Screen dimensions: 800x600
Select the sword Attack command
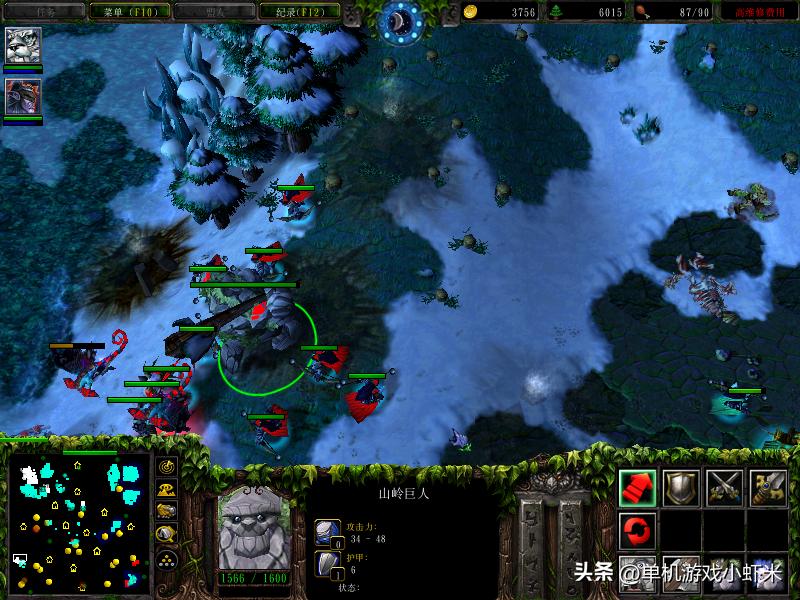769,487
